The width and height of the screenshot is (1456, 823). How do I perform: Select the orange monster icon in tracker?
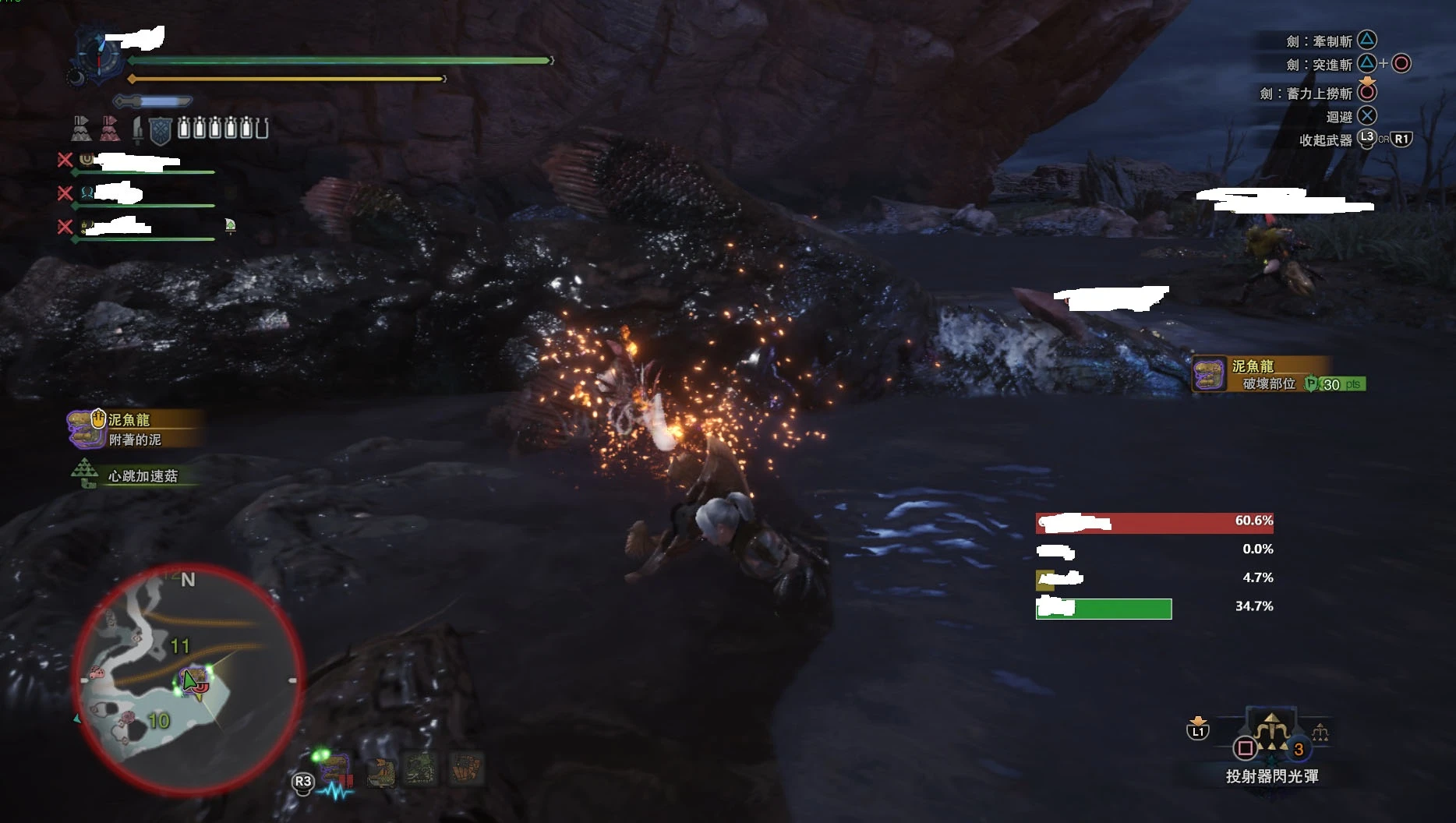pos(466,769)
